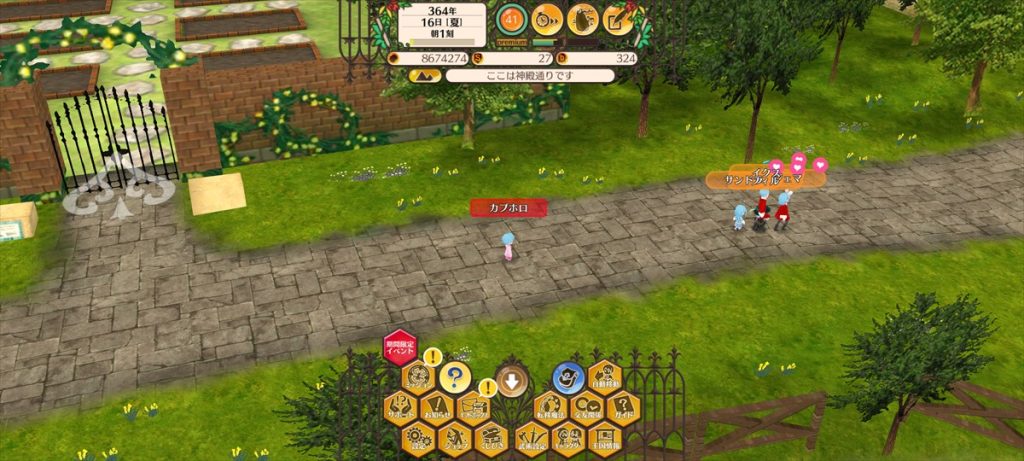Collapse the menu with the down arrow button
This screenshot has width=1024, height=461.
(512, 380)
